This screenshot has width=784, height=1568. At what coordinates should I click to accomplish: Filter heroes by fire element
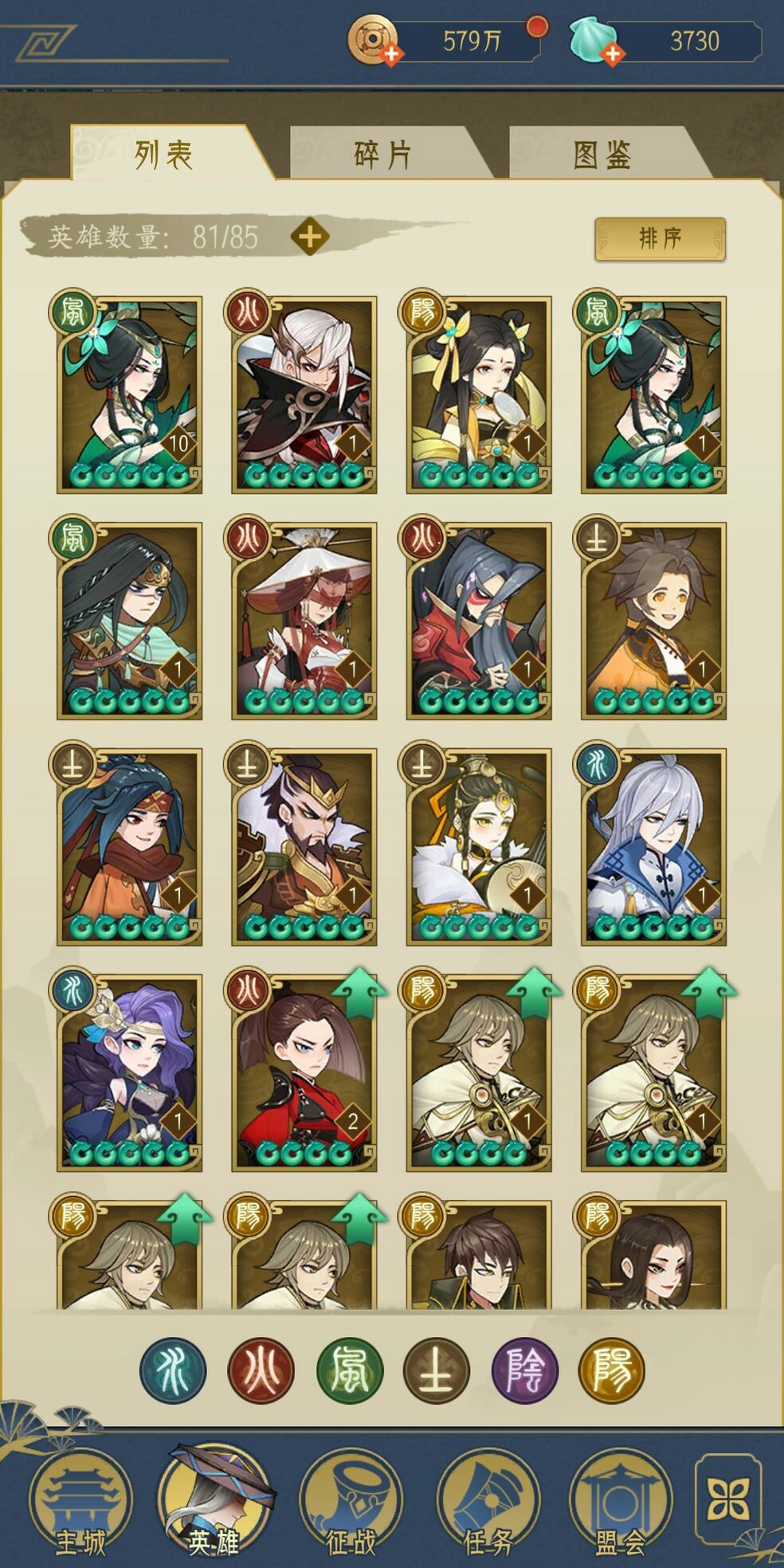pos(261,1370)
